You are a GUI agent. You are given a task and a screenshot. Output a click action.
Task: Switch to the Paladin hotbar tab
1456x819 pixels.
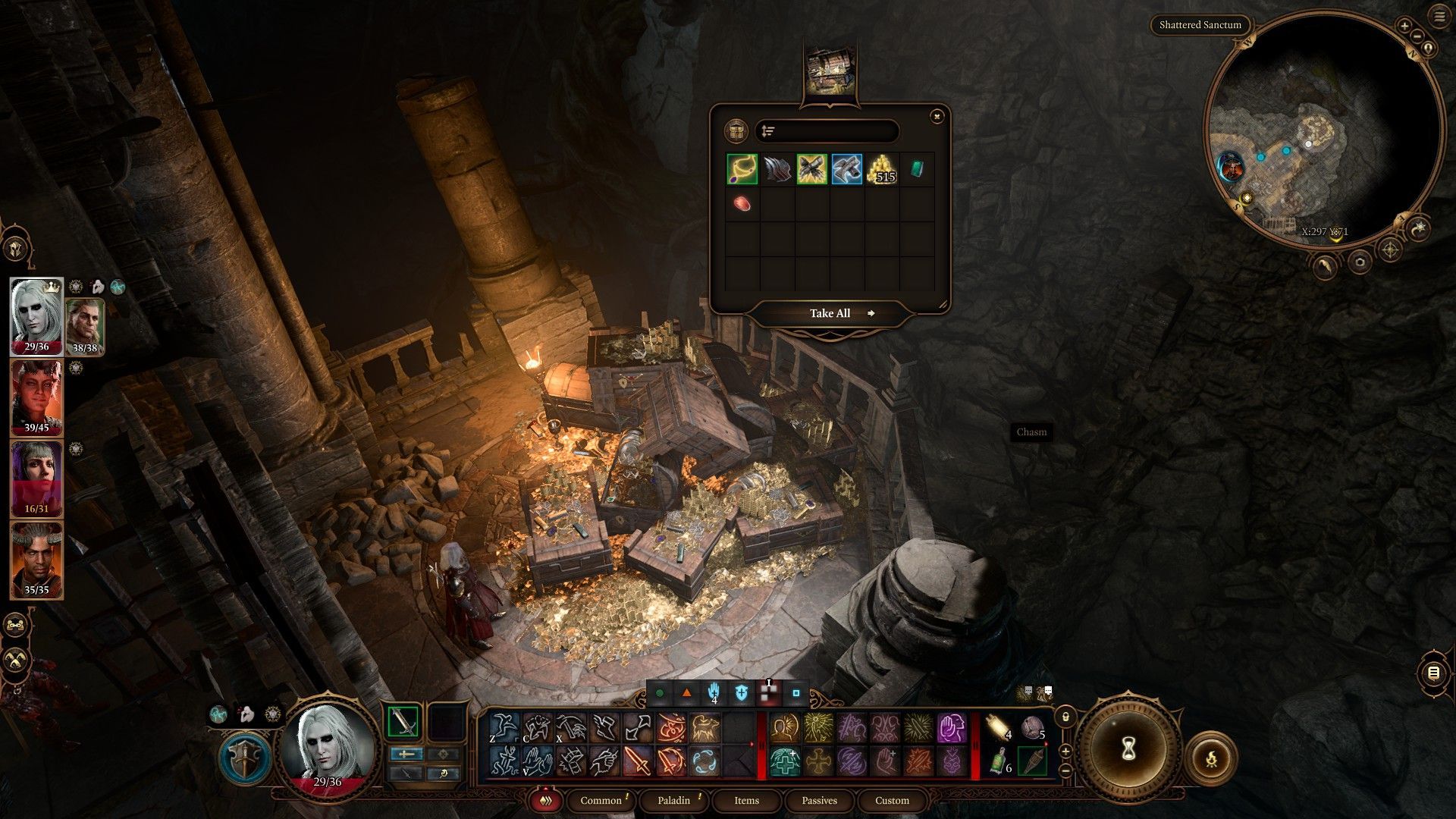tap(674, 800)
